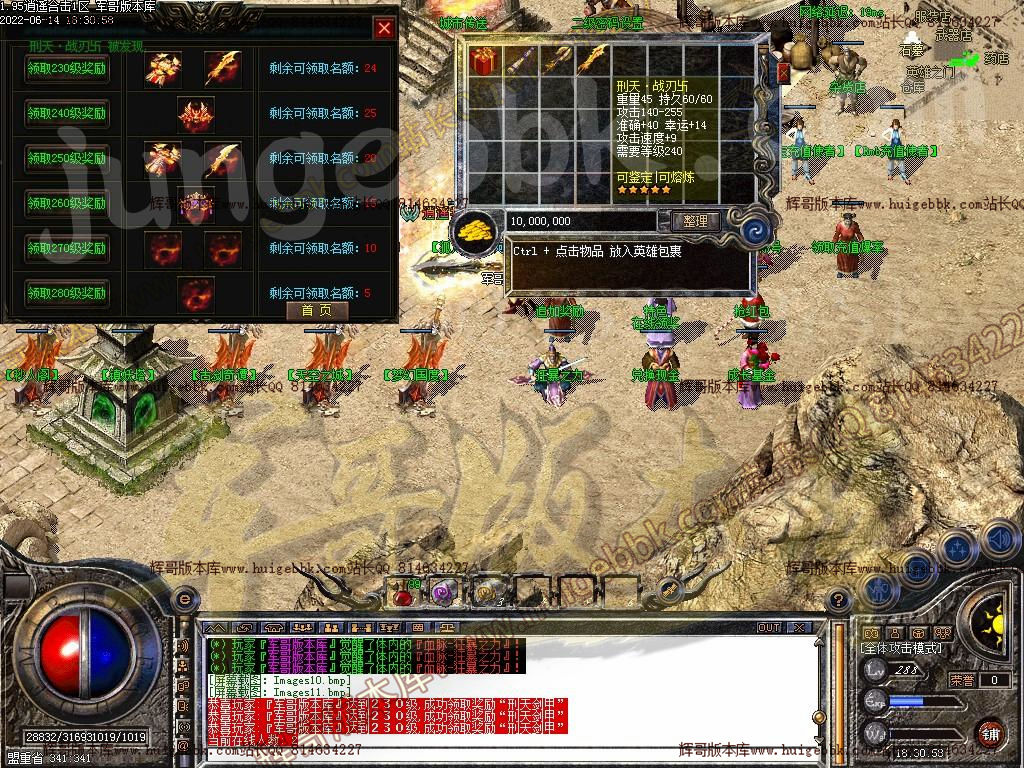Viewport: 1024px width, 768px height.
Task: Close the inventory bag window
Action: tap(783, 73)
